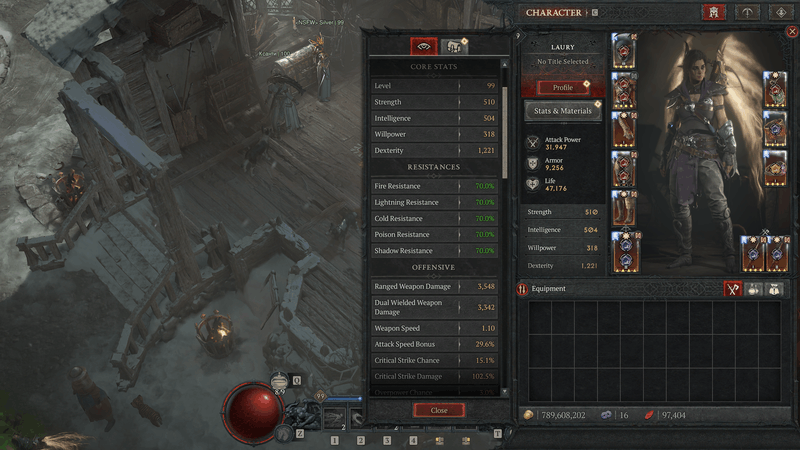This screenshot has height=450, width=800.
Task: Select the helmet equipment slot
Action: [624, 50]
